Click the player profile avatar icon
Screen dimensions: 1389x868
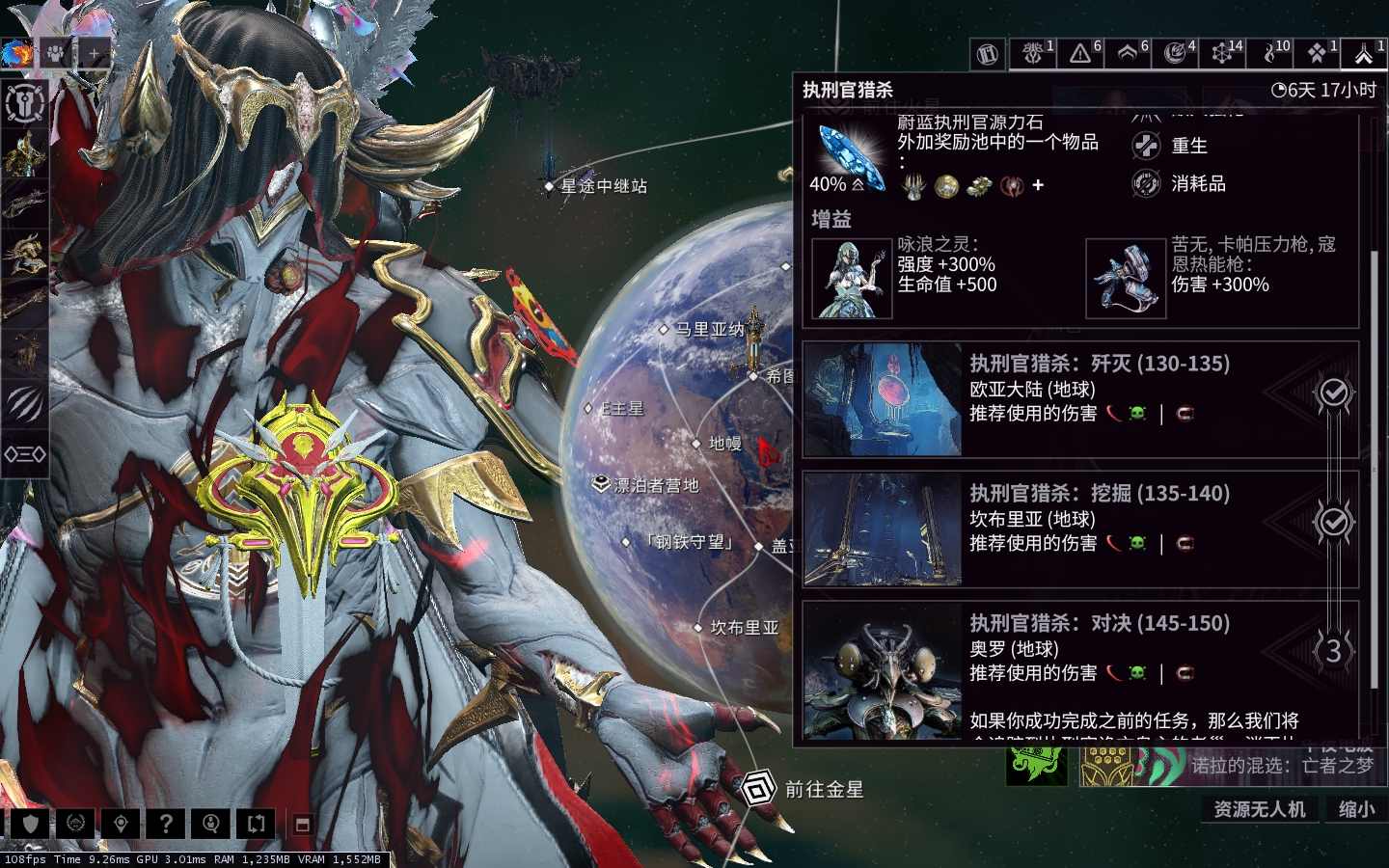click(x=17, y=54)
